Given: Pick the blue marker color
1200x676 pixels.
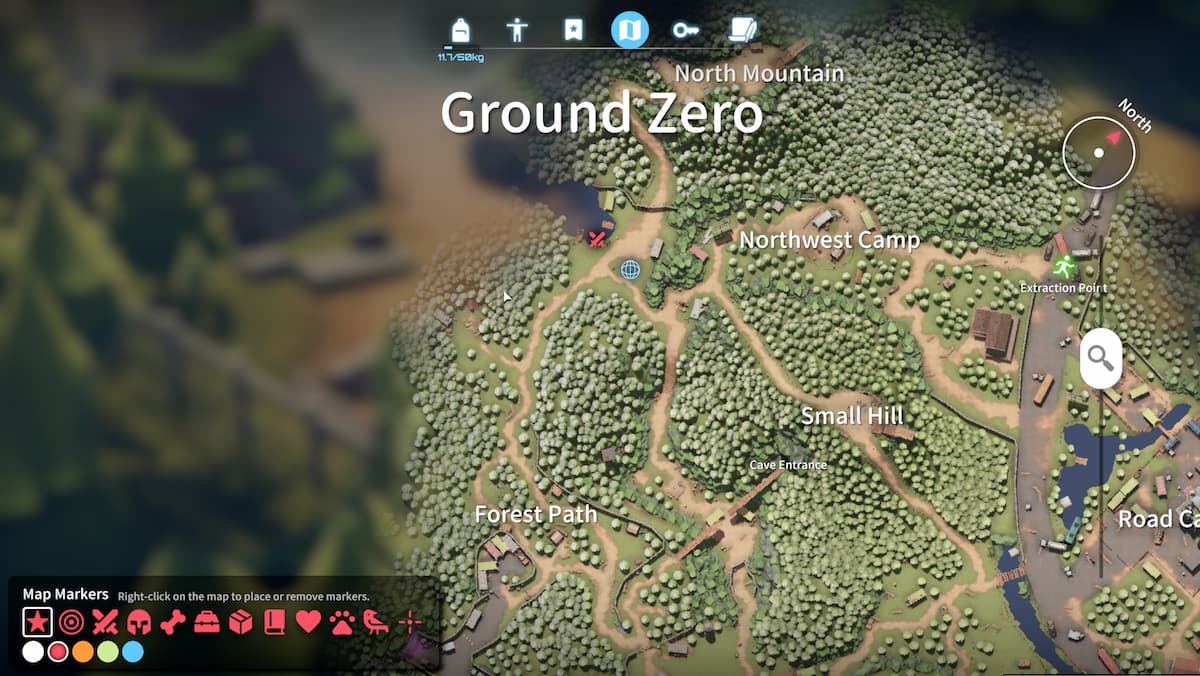Looking at the screenshot, I should click(133, 652).
